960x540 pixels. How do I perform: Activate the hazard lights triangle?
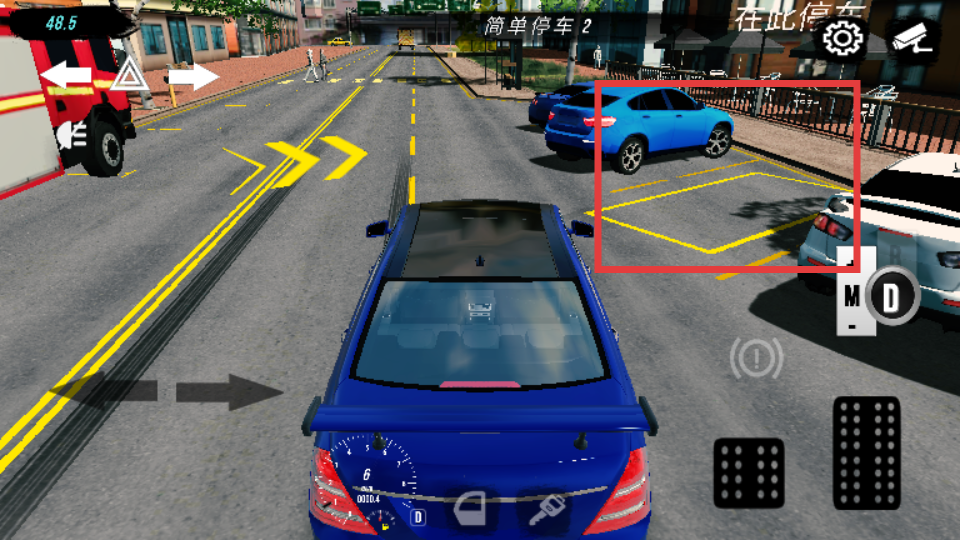click(x=128, y=75)
